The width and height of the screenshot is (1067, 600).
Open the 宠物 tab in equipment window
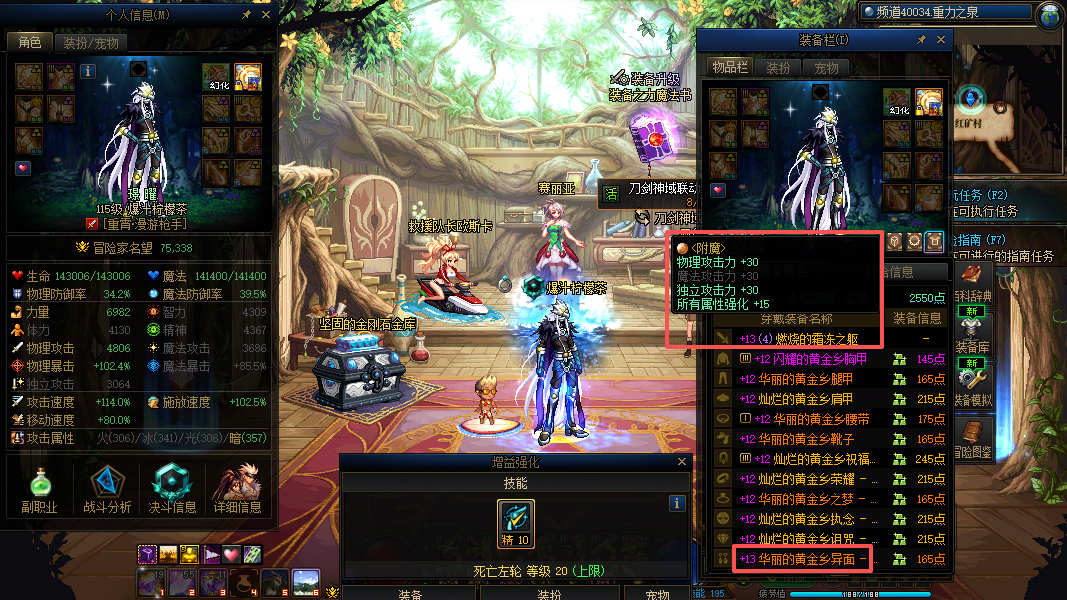(x=826, y=67)
